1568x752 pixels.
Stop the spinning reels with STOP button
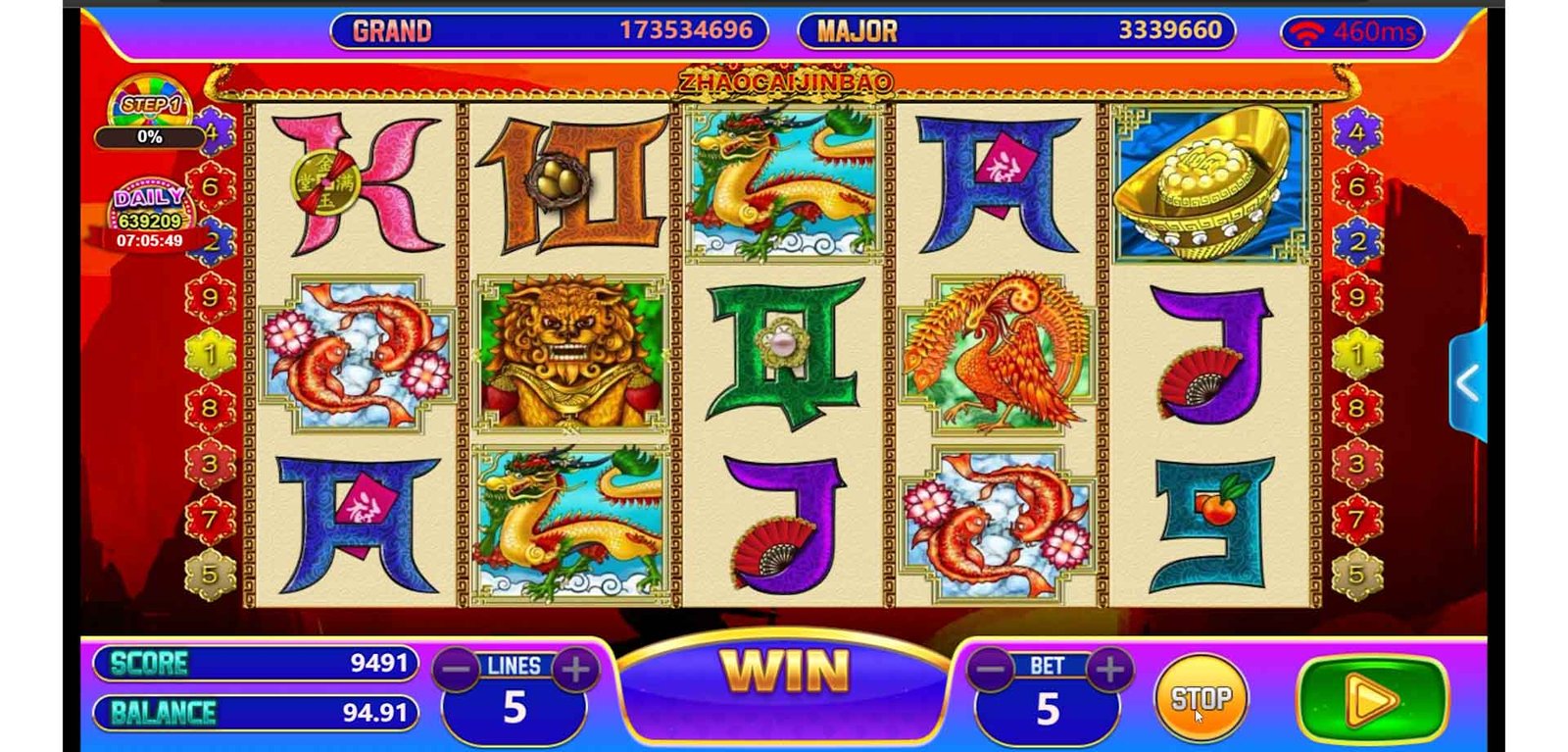(1200, 698)
